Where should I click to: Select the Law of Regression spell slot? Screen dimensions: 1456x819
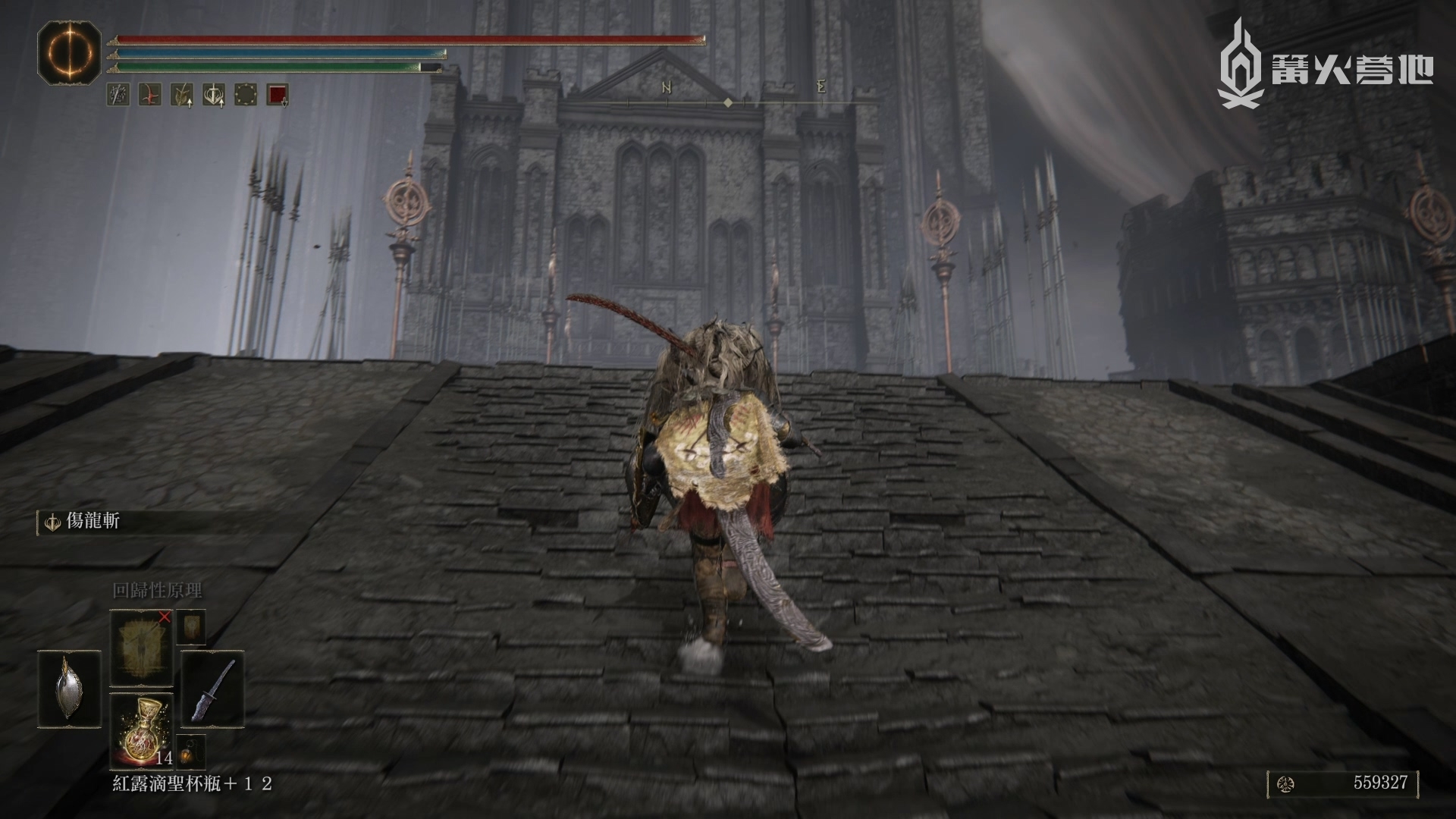click(x=142, y=648)
